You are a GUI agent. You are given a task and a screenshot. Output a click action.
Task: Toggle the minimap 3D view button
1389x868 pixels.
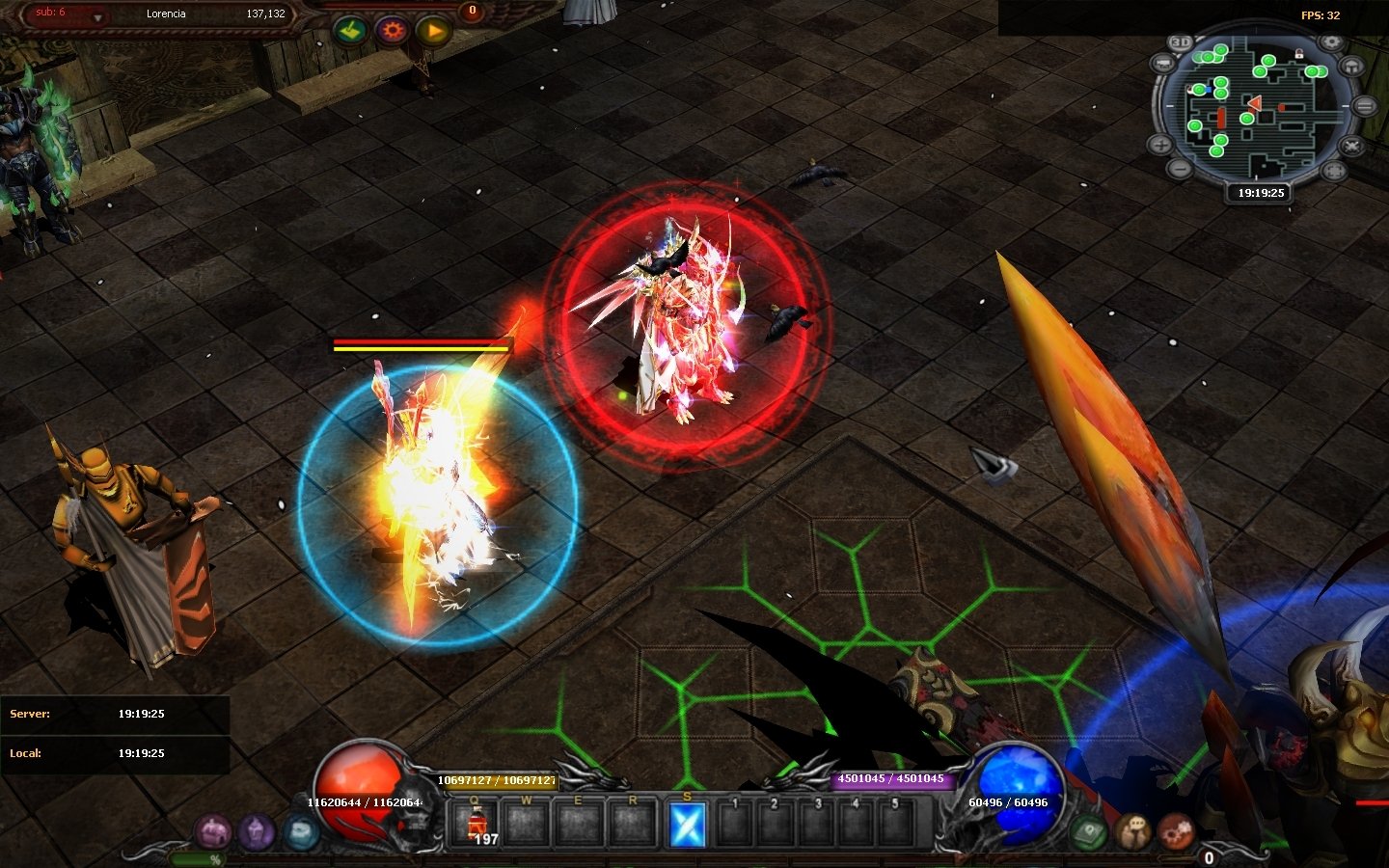coord(1181,42)
